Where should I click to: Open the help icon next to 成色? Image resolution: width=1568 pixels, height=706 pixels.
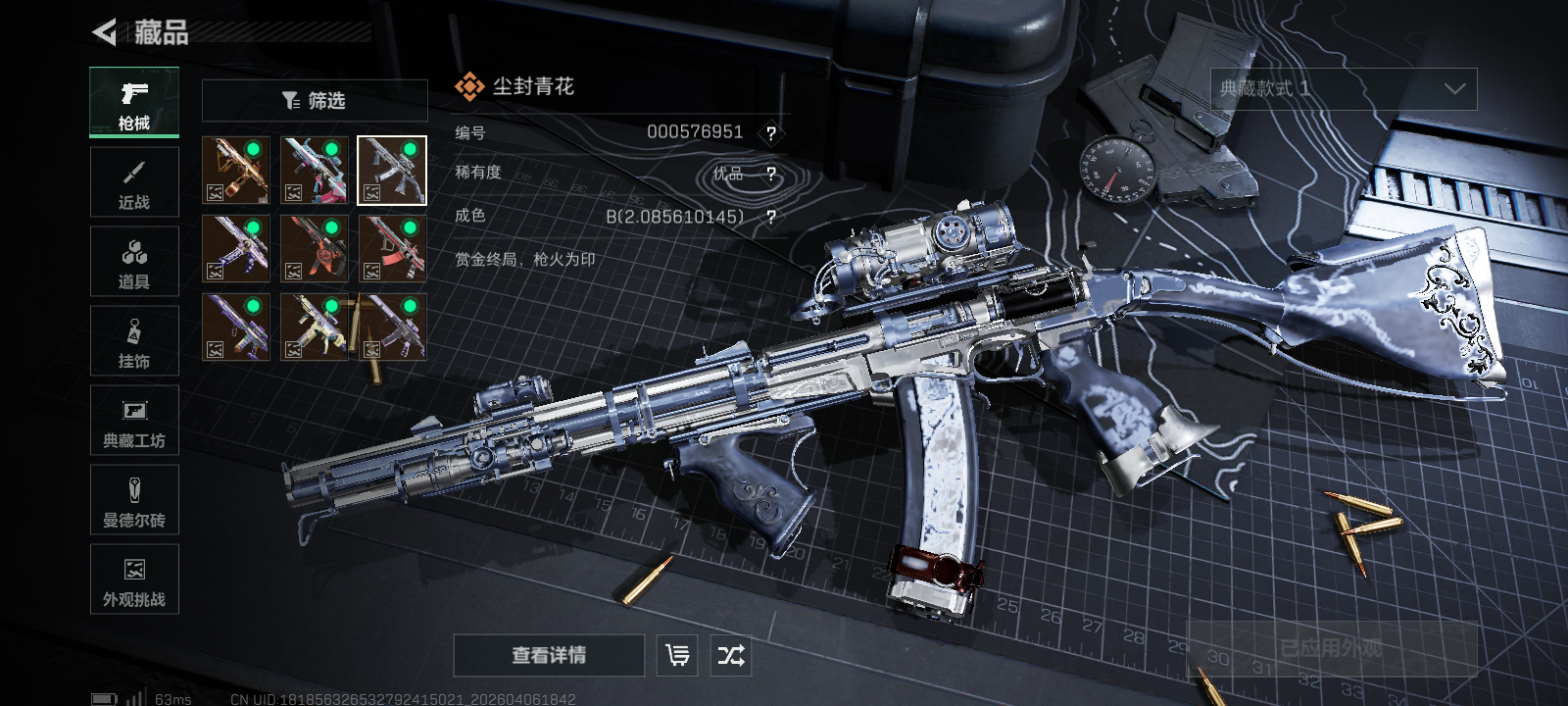pos(771,217)
